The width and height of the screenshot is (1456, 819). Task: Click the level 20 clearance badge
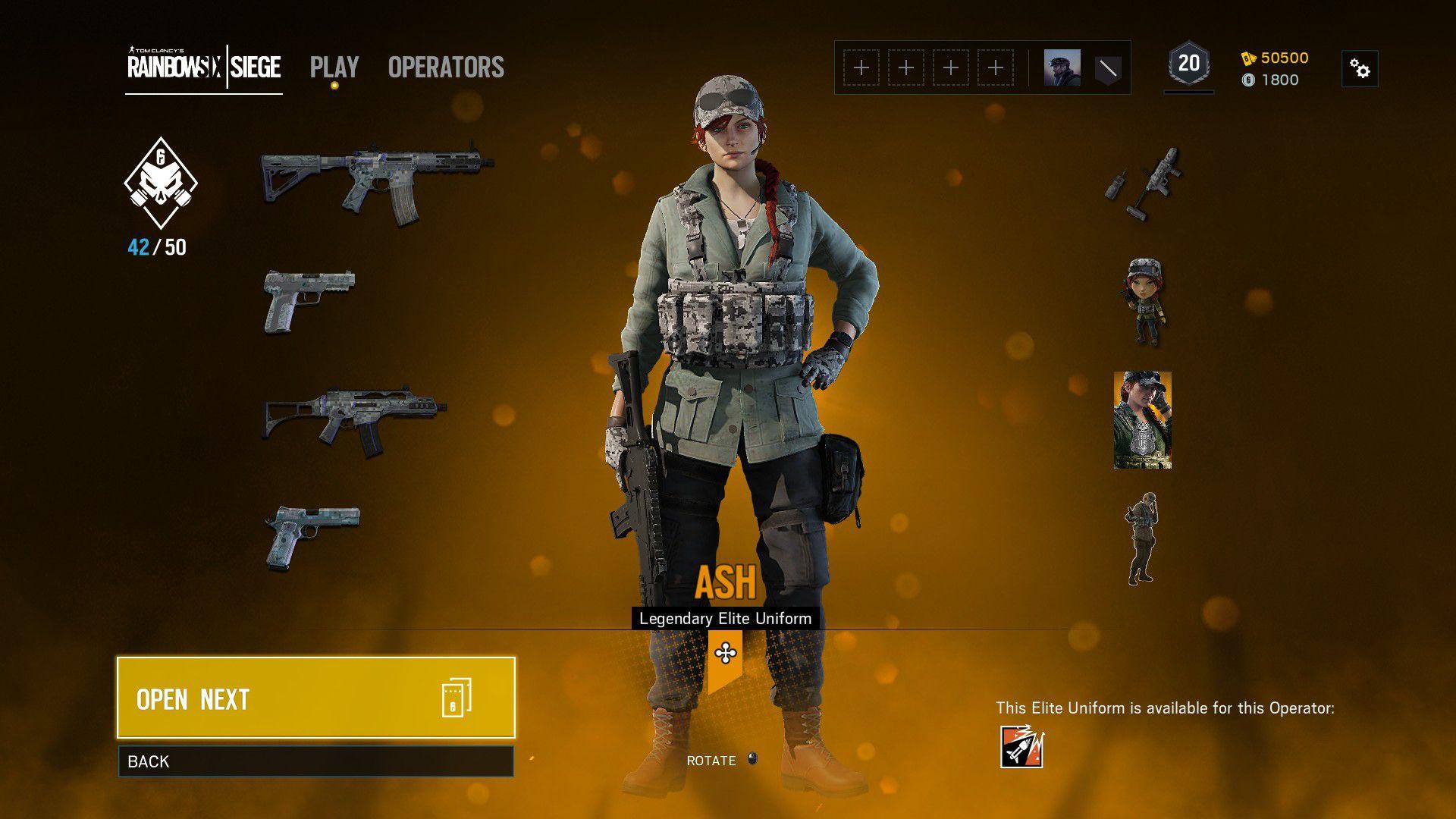point(1188,64)
